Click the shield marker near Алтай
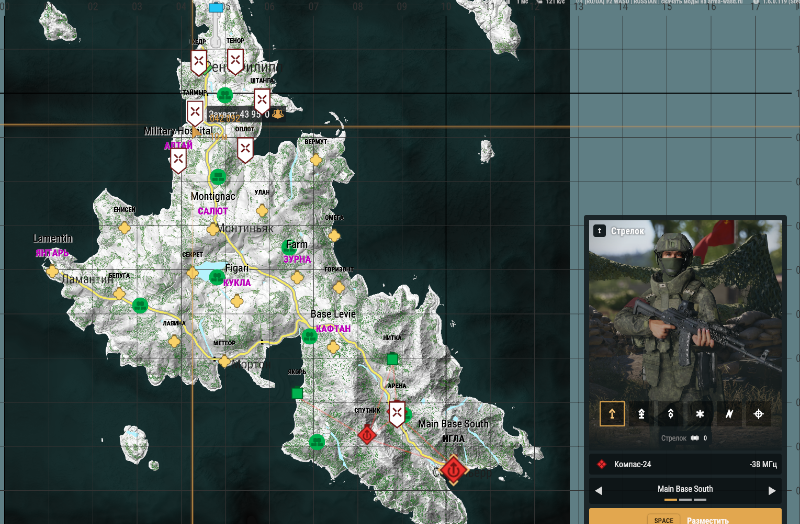Viewport: 800px width, 524px height. click(178, 160)
